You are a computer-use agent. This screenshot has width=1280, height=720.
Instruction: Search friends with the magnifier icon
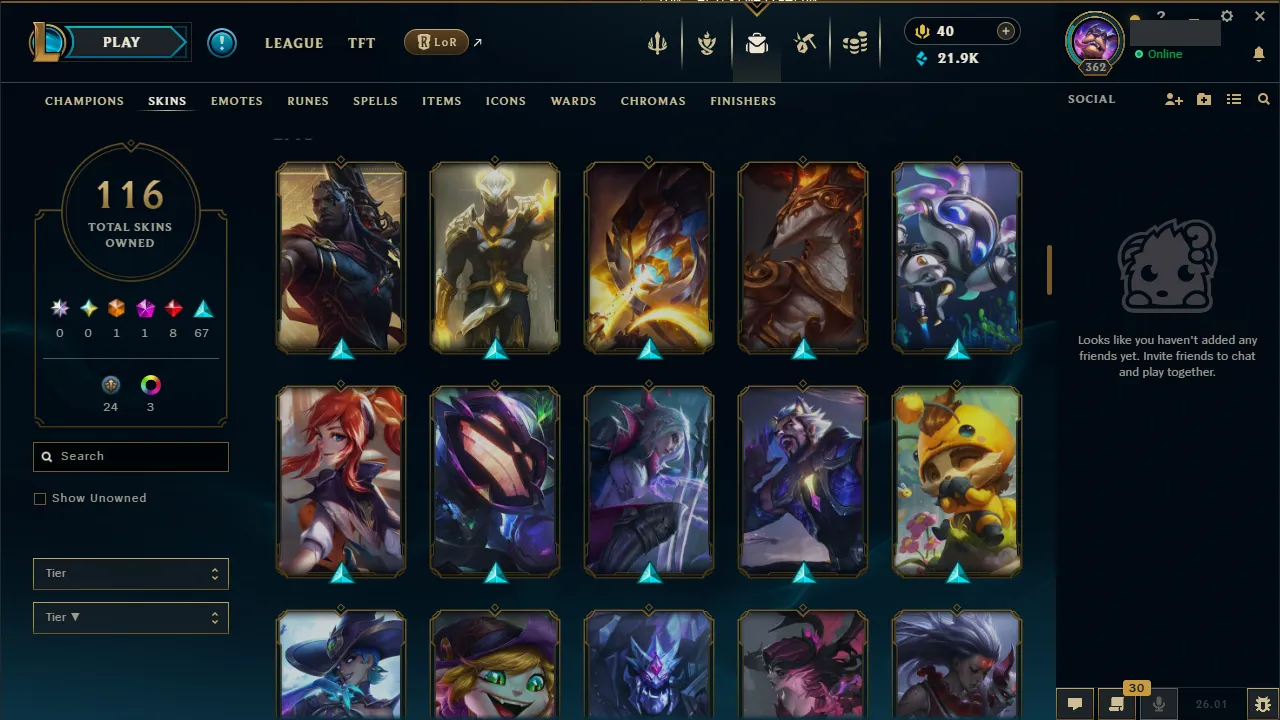[1264, 99]
